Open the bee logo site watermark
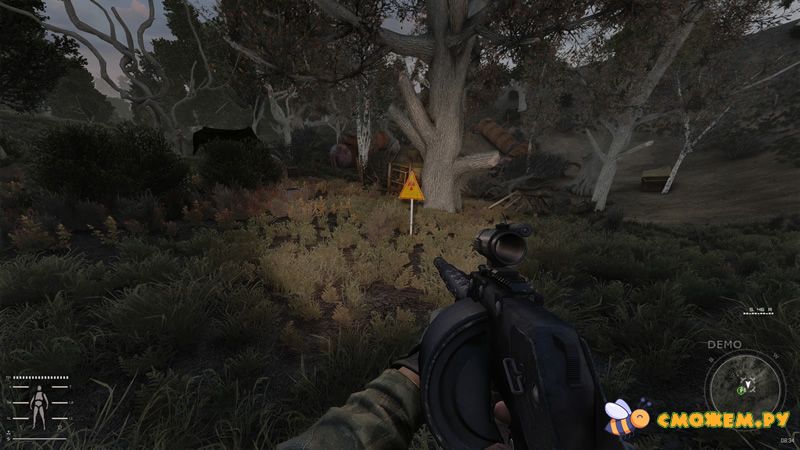The image size is (800, 450). click(x=698, y=416)
